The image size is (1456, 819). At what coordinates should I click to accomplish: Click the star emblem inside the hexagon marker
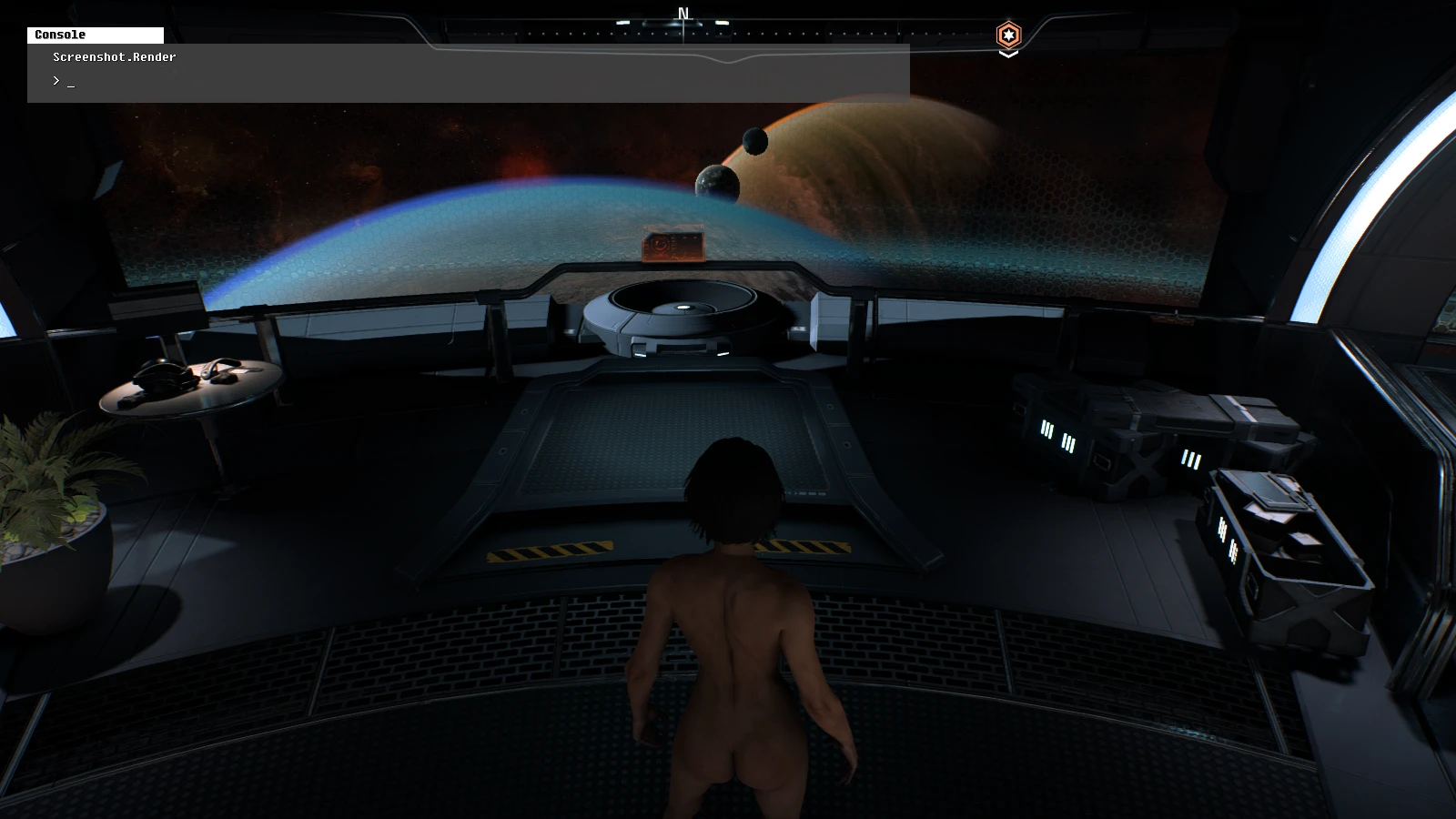[x=1008, y=35]
